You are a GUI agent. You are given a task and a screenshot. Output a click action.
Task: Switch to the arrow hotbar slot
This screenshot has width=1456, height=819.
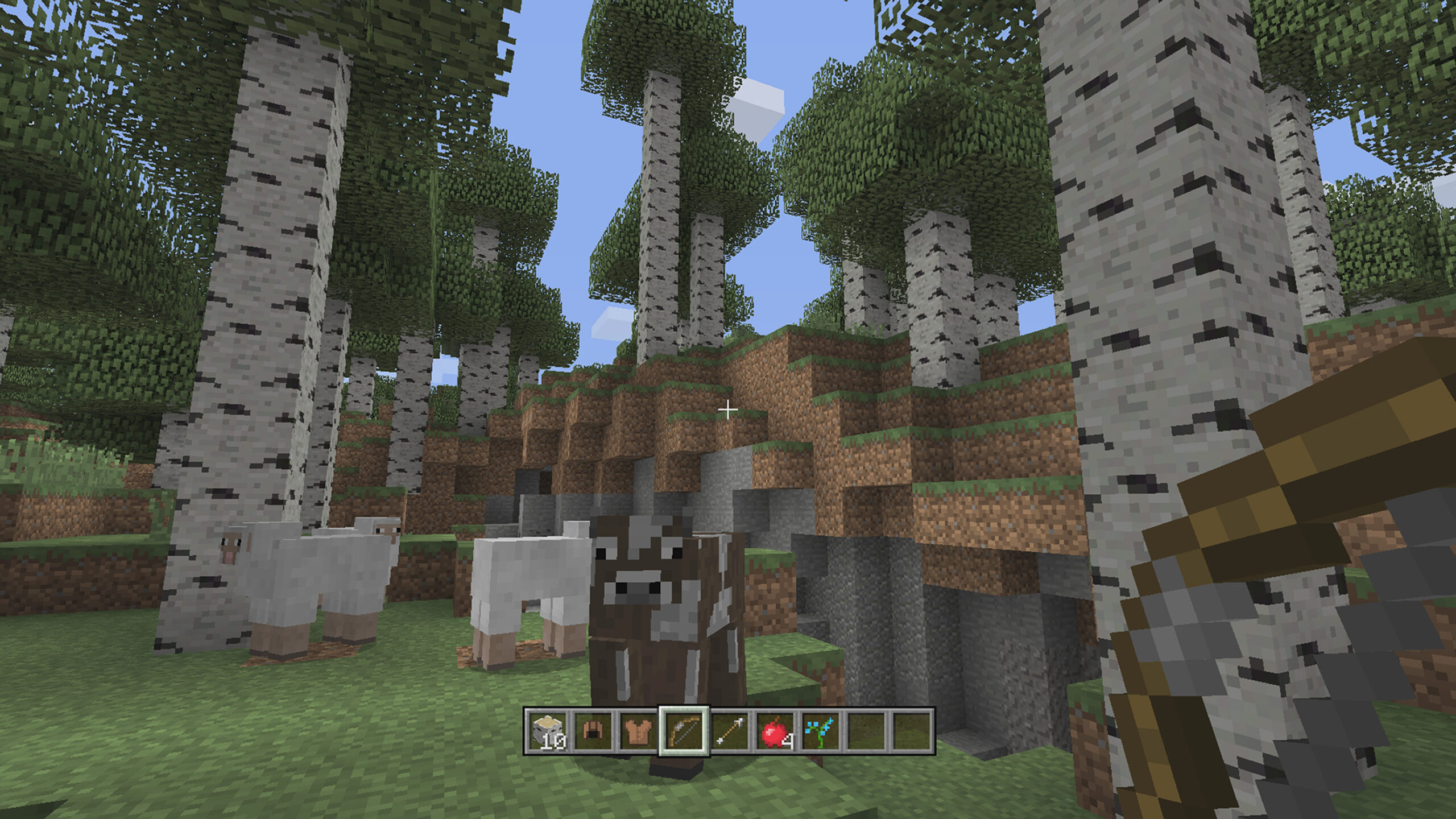729,731
